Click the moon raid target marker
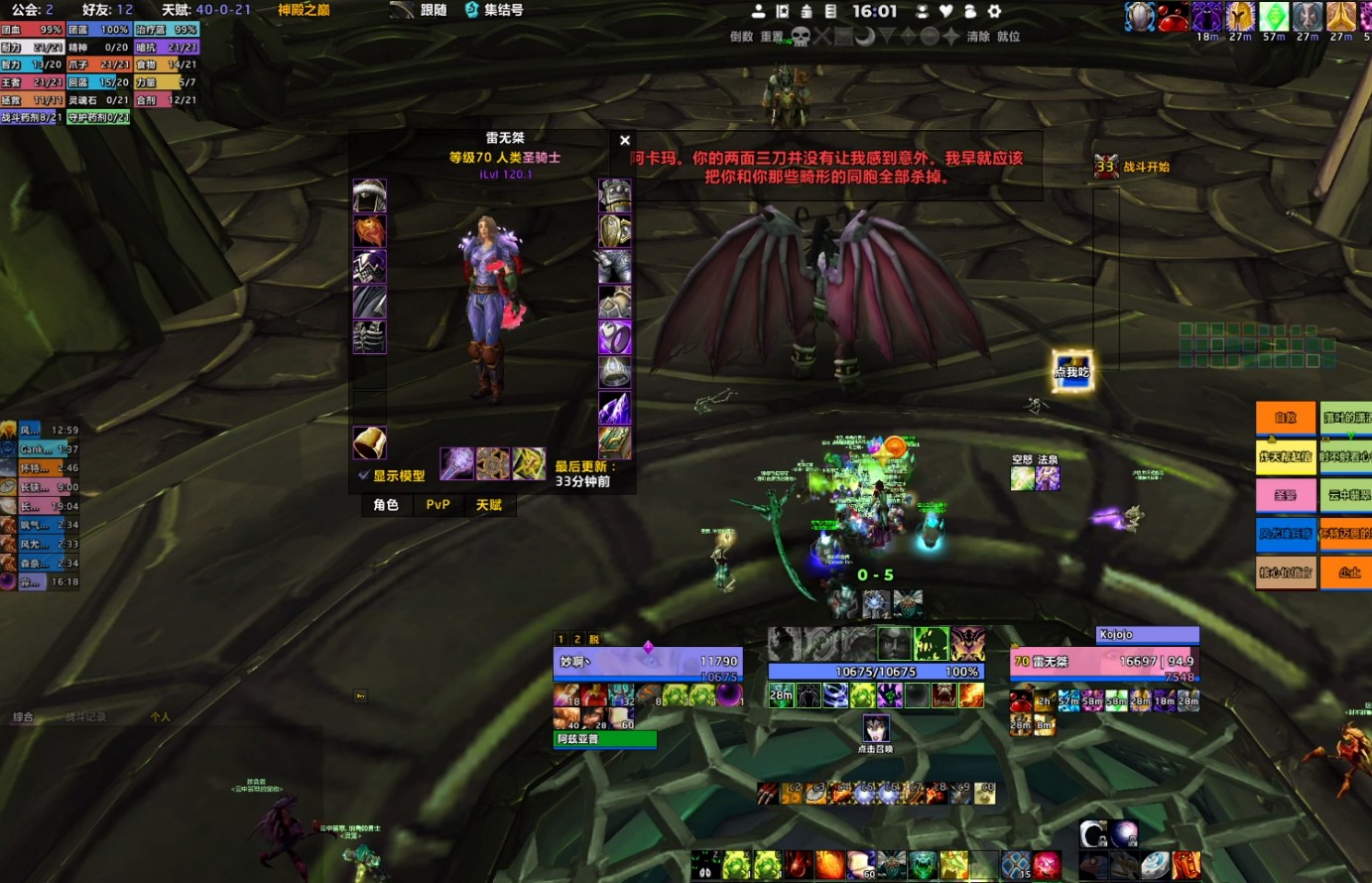The height and width of the screenshot is (883, 1372). pos(866,37)
